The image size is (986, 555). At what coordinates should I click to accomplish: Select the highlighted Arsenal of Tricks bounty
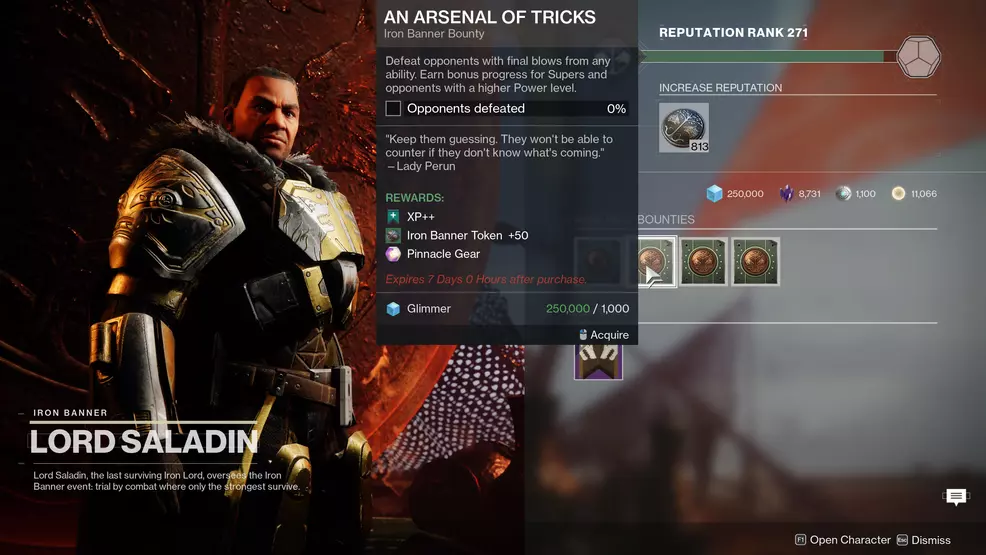656,262
